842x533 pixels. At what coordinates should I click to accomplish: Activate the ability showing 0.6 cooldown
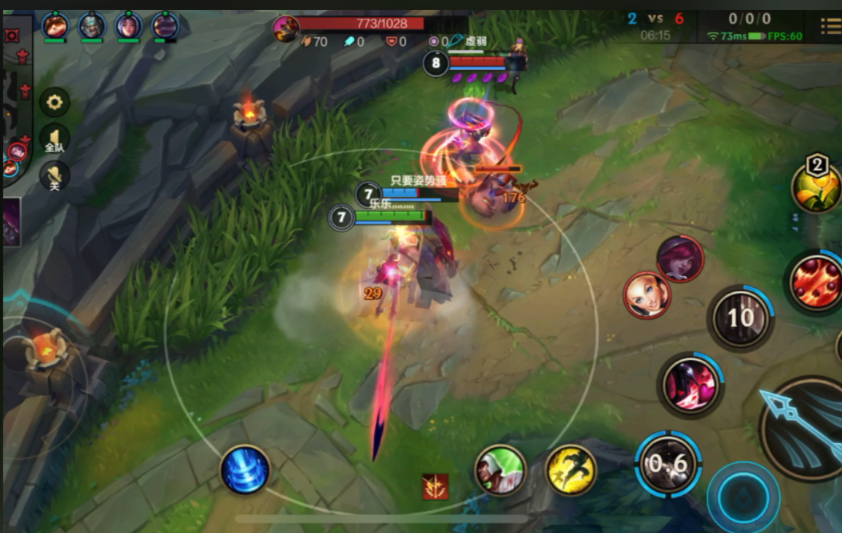pyautogui.click(x=668, y=464)
